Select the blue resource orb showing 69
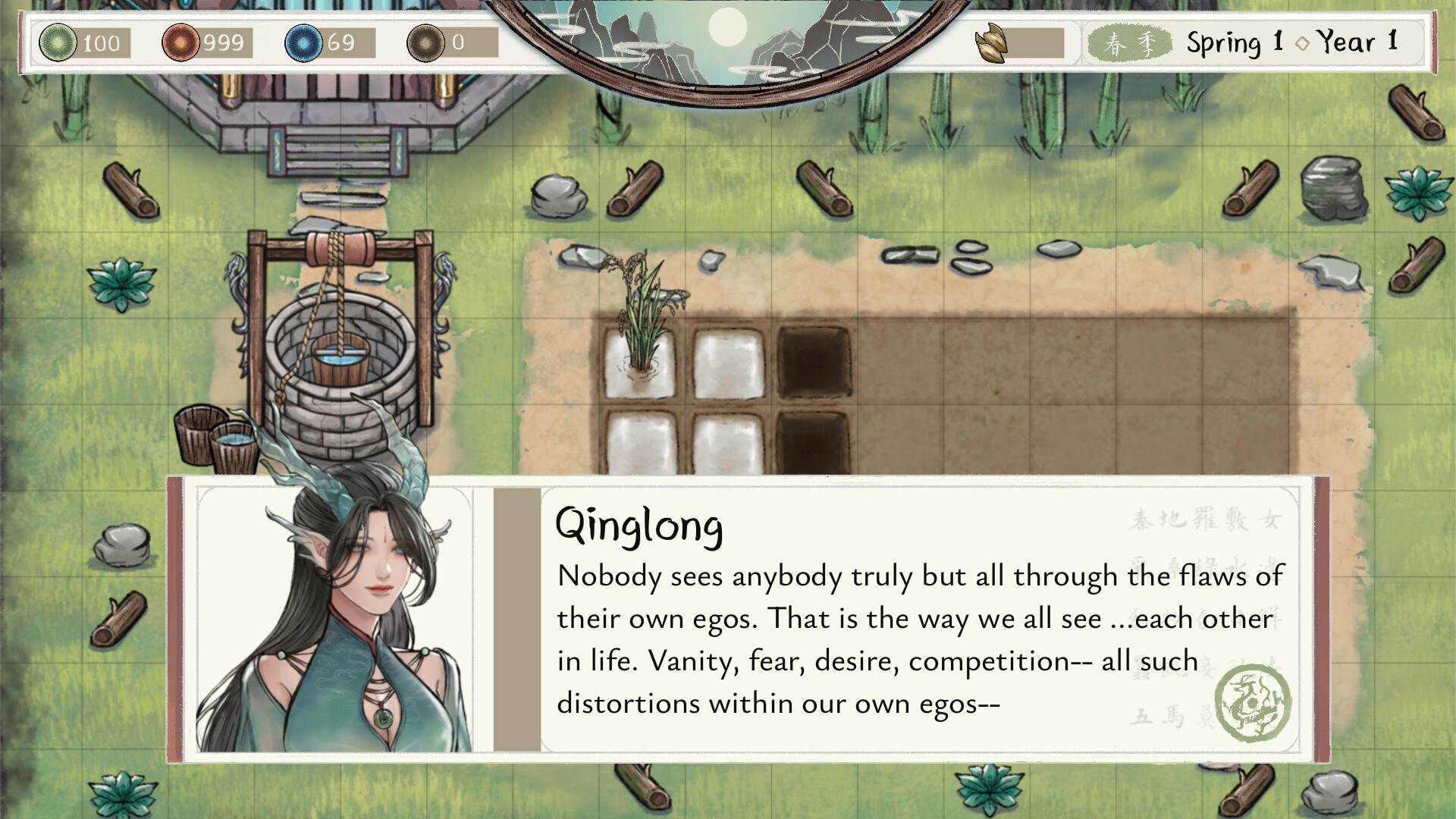This screenshot has height=819, width=1456. pos(303,42)
